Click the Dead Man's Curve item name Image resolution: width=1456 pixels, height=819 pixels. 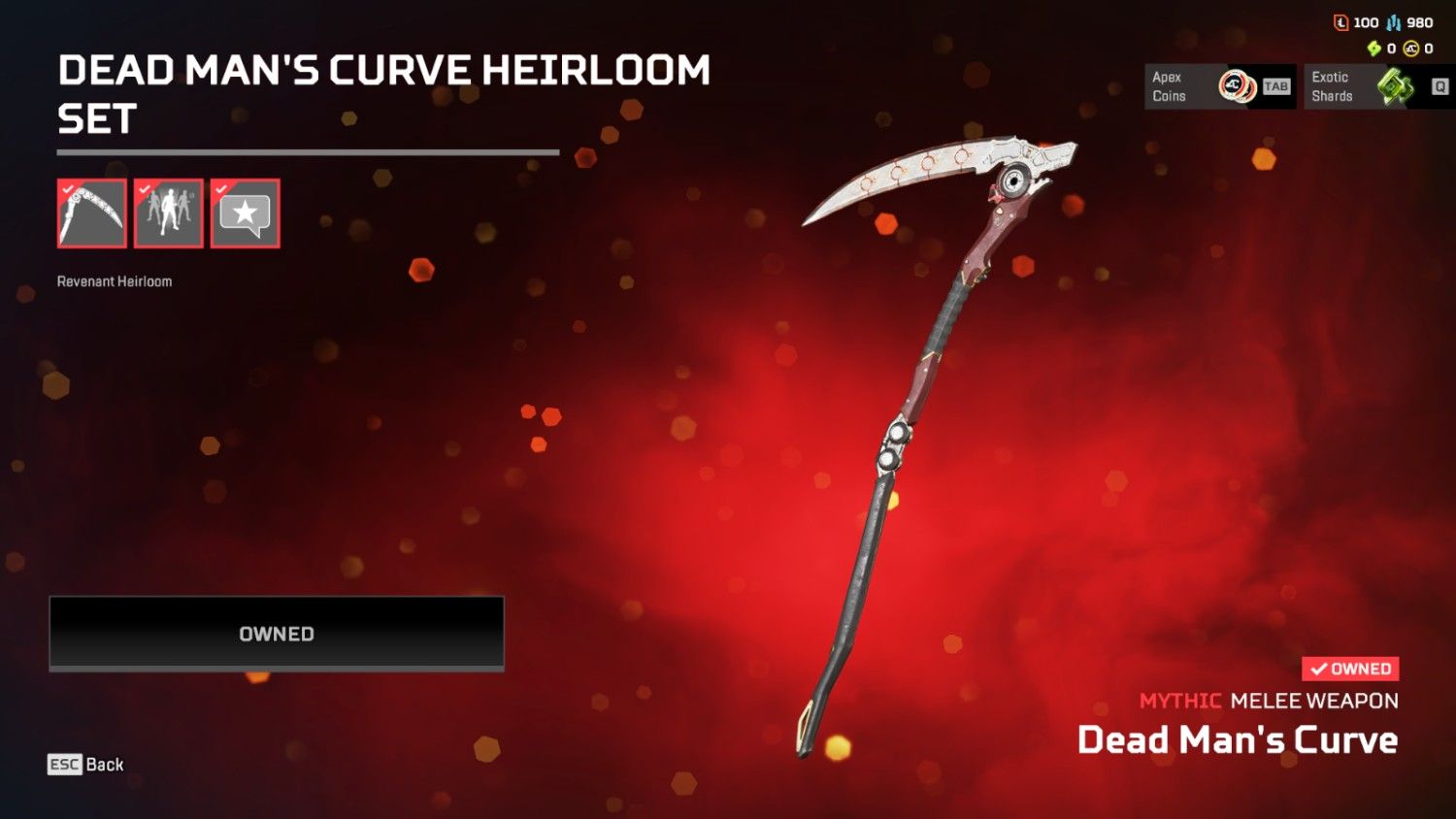point(1239,740)
